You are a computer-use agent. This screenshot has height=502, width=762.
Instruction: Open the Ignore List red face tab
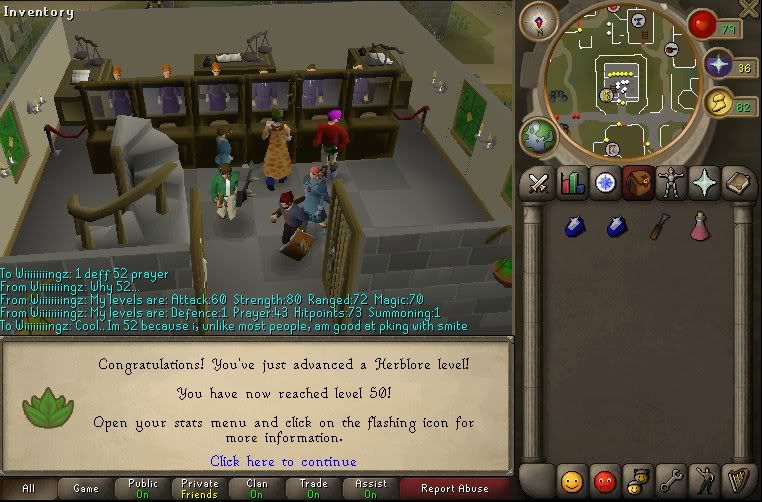click(605, 481)
